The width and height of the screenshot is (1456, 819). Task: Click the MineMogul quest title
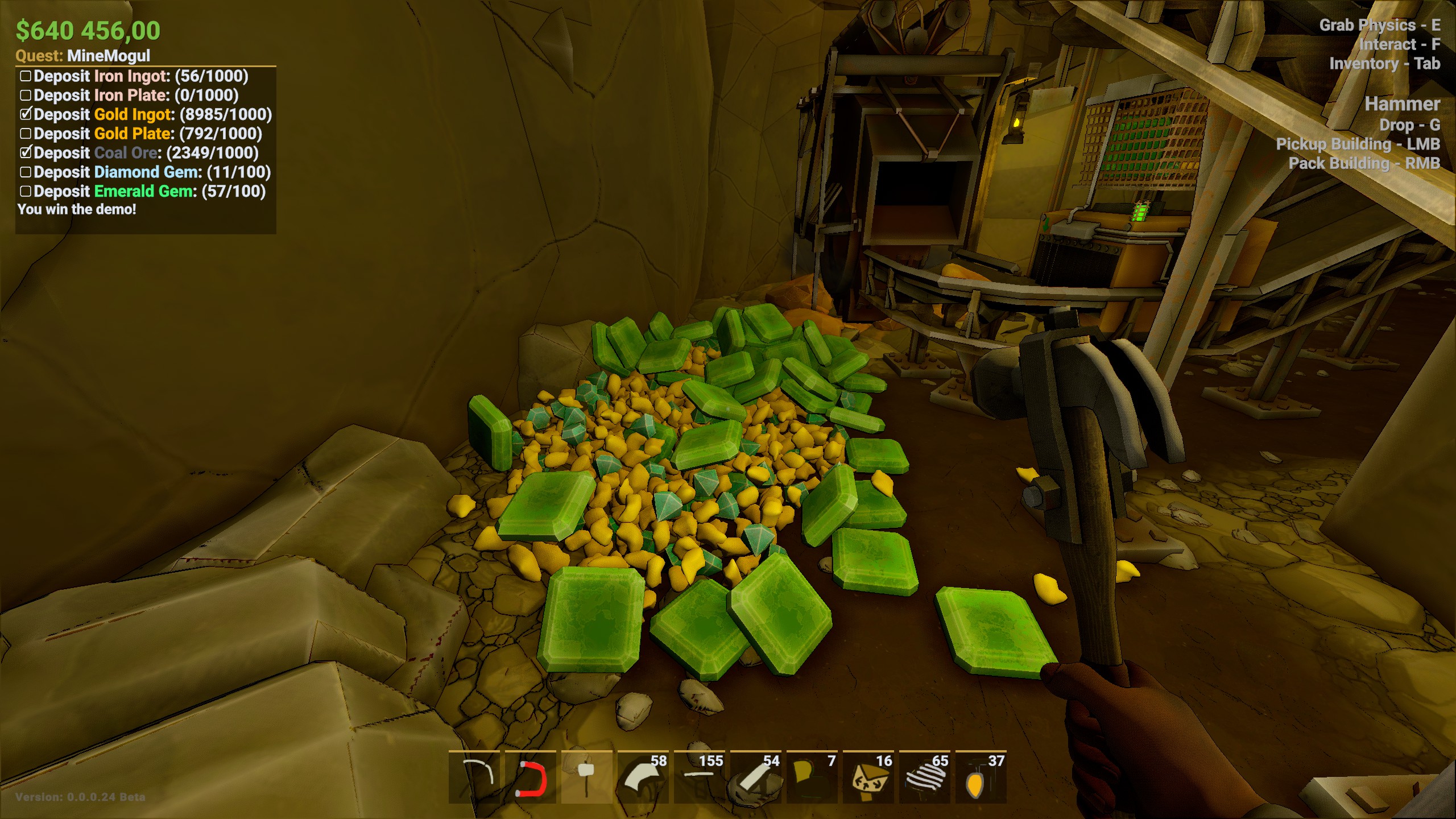108,56
